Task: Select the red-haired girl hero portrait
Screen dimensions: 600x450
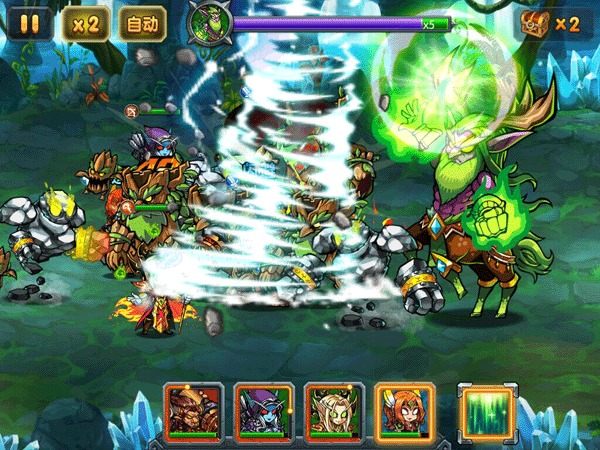Action: (x=404, y=410)
